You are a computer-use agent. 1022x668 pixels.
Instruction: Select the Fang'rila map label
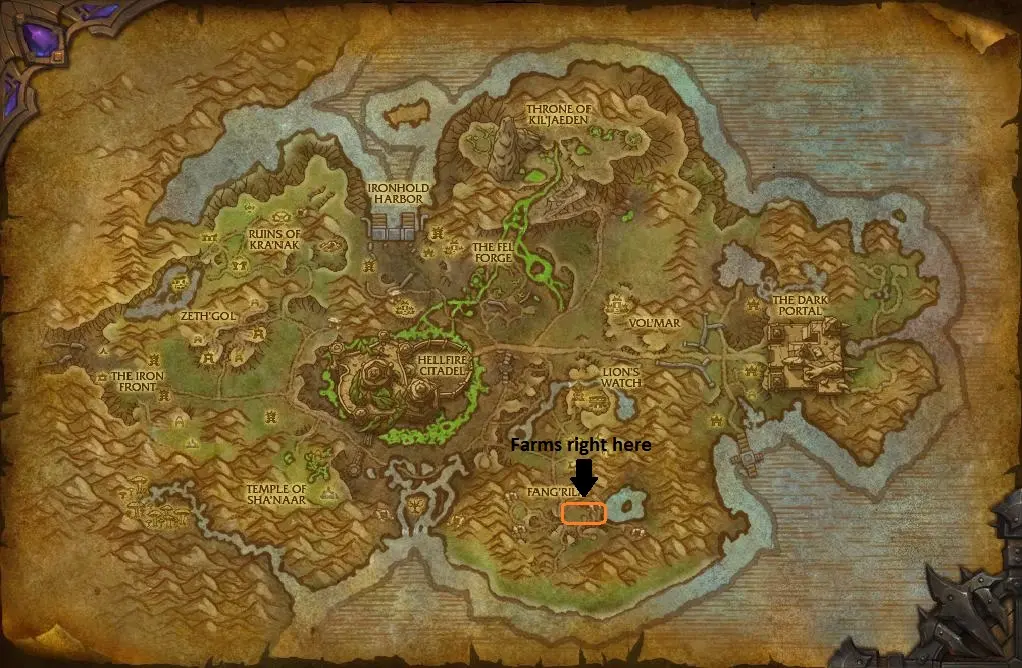coord(551,492)
